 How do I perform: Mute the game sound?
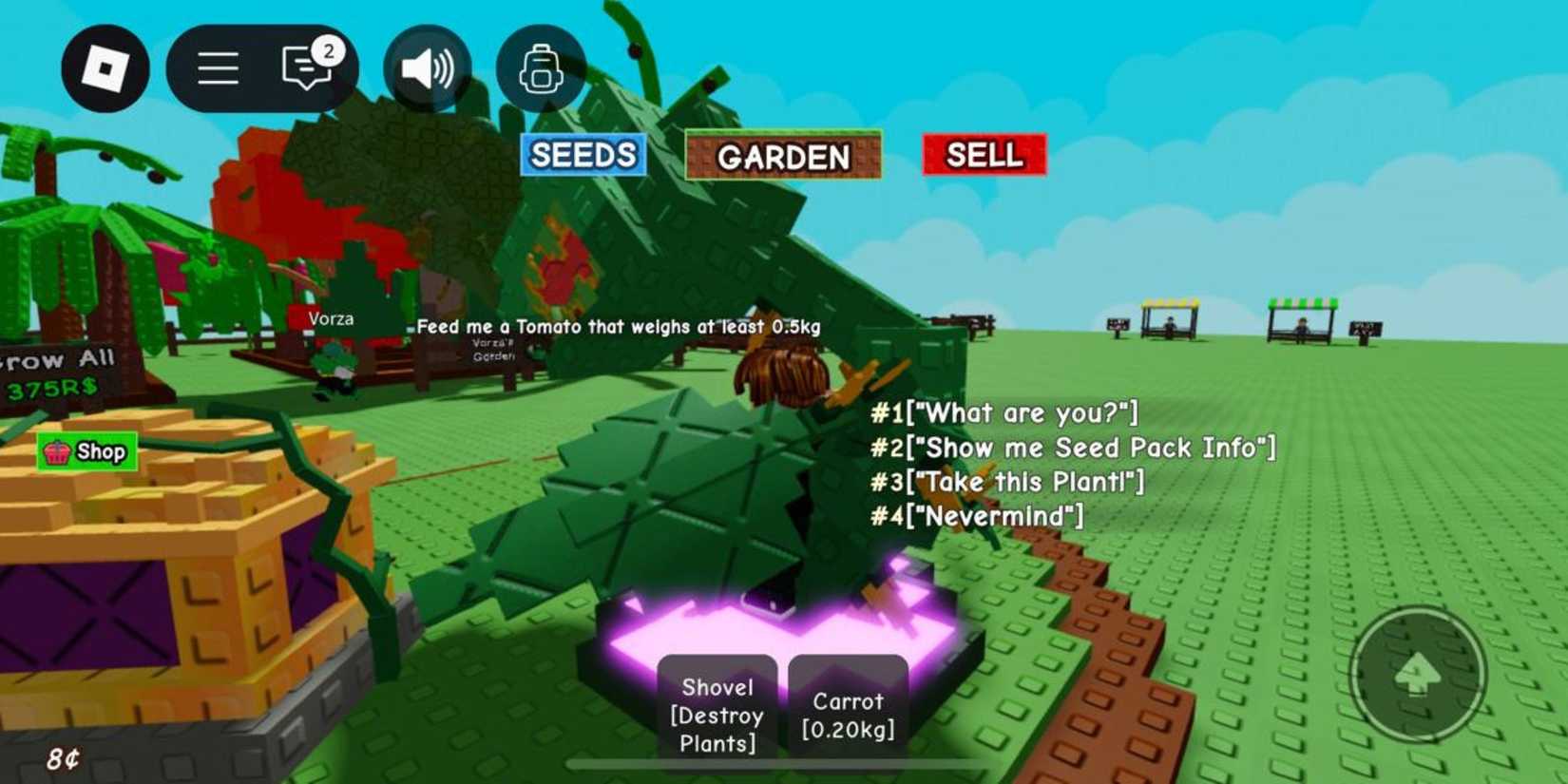point(427,68)
